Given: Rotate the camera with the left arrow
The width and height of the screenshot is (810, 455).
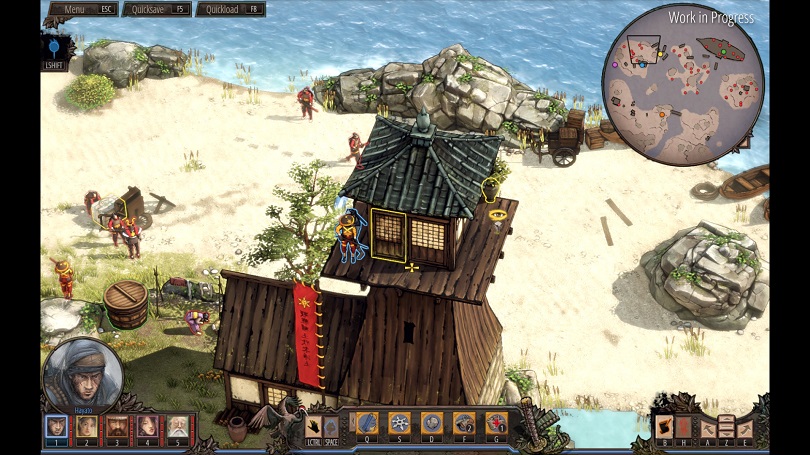Looking at the screenshot, I should [x=708, y=428].
